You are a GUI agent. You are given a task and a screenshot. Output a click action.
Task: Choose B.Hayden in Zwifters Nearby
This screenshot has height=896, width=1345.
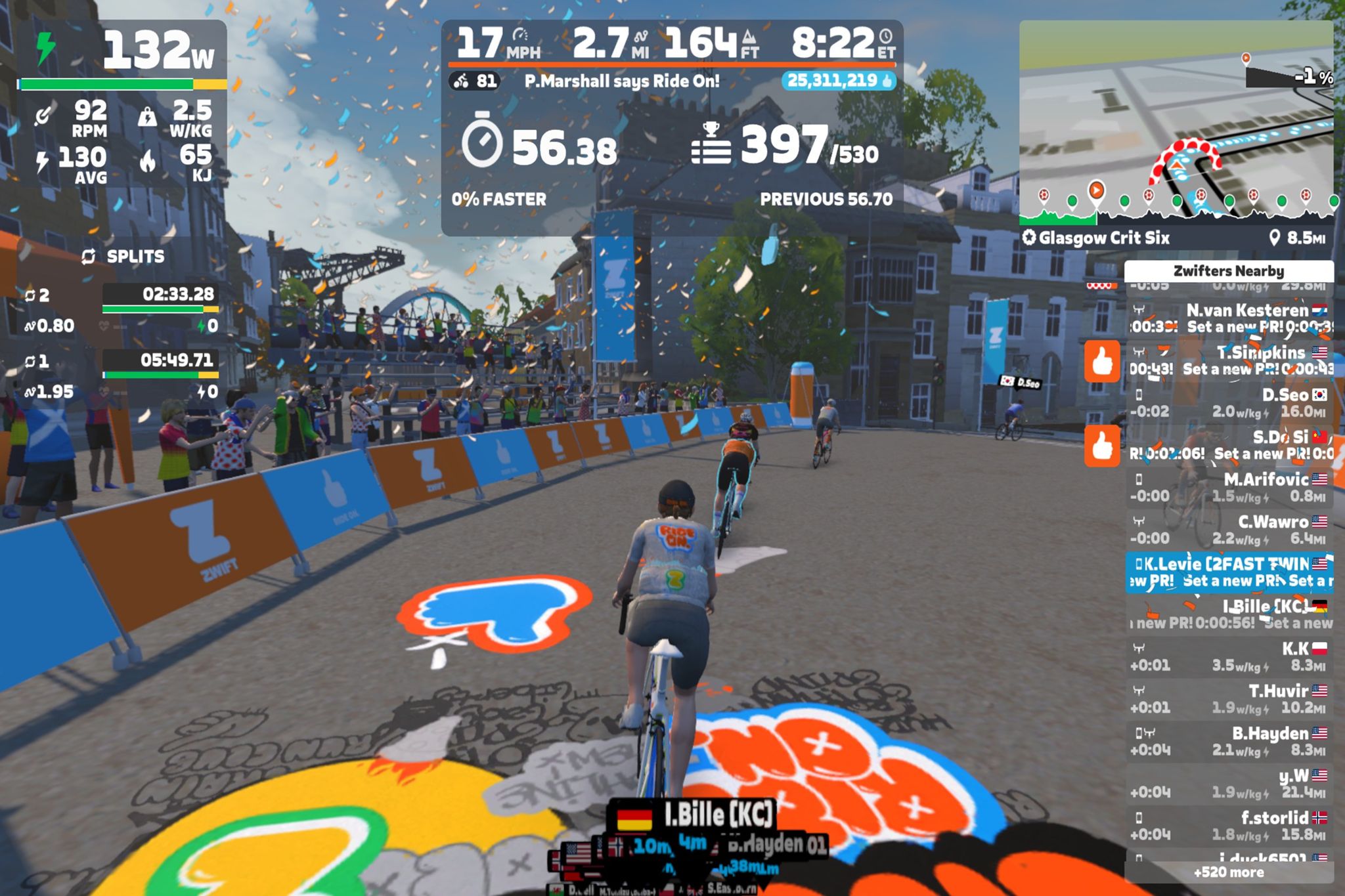pyautogui.click(x=1229, y=741)
